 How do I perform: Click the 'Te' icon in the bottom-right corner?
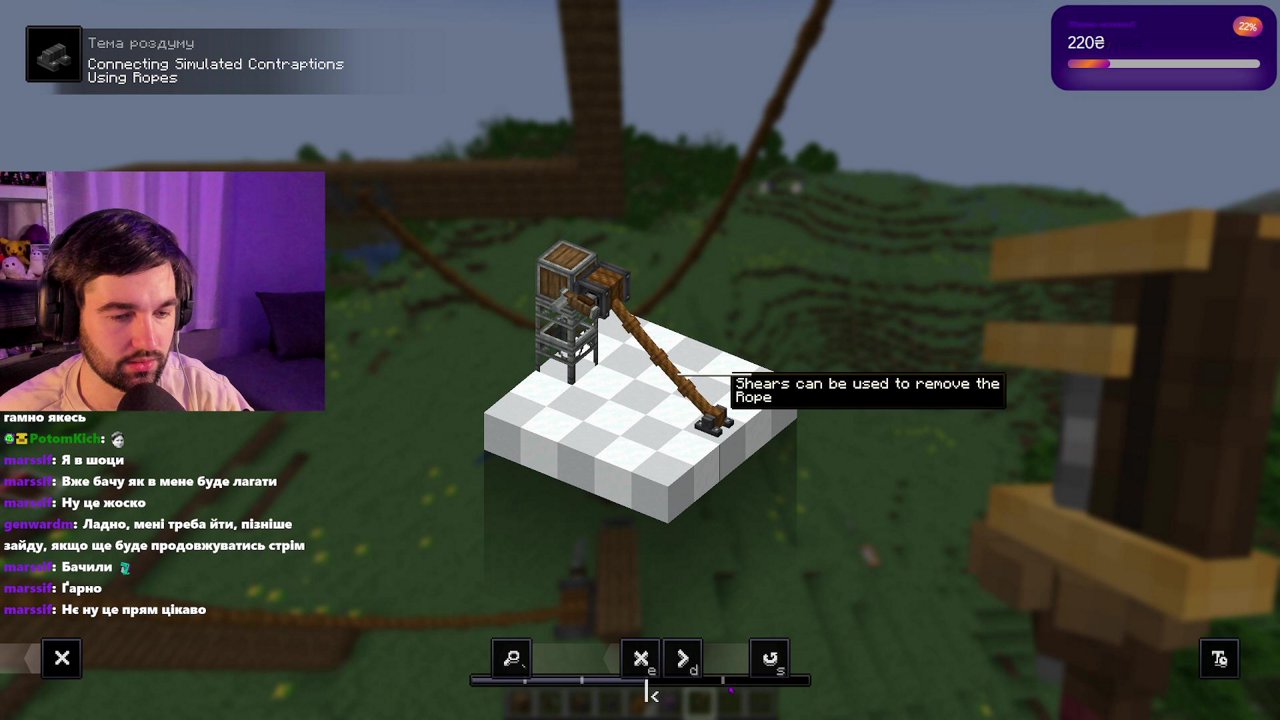click(1219, 658)
